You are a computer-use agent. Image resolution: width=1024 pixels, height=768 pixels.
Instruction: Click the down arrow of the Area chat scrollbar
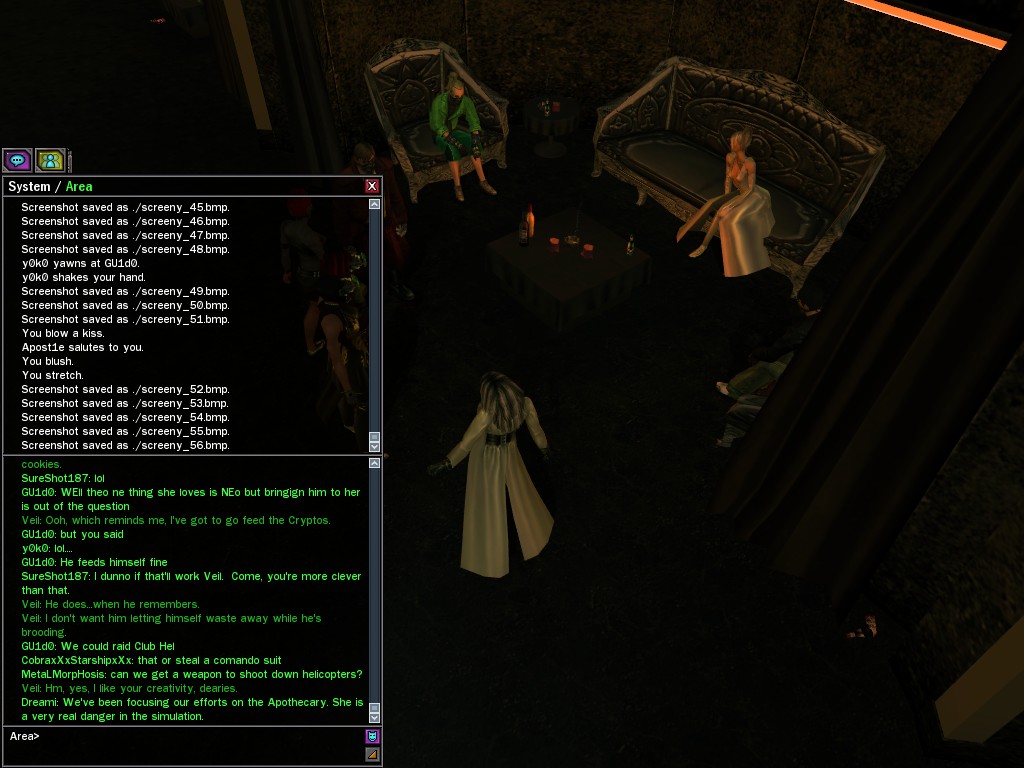[375, 717]
